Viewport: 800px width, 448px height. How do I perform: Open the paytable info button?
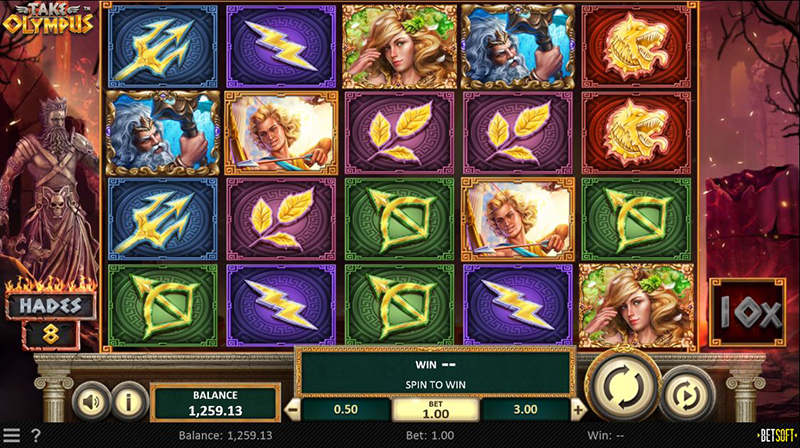[x=127, y=402]
